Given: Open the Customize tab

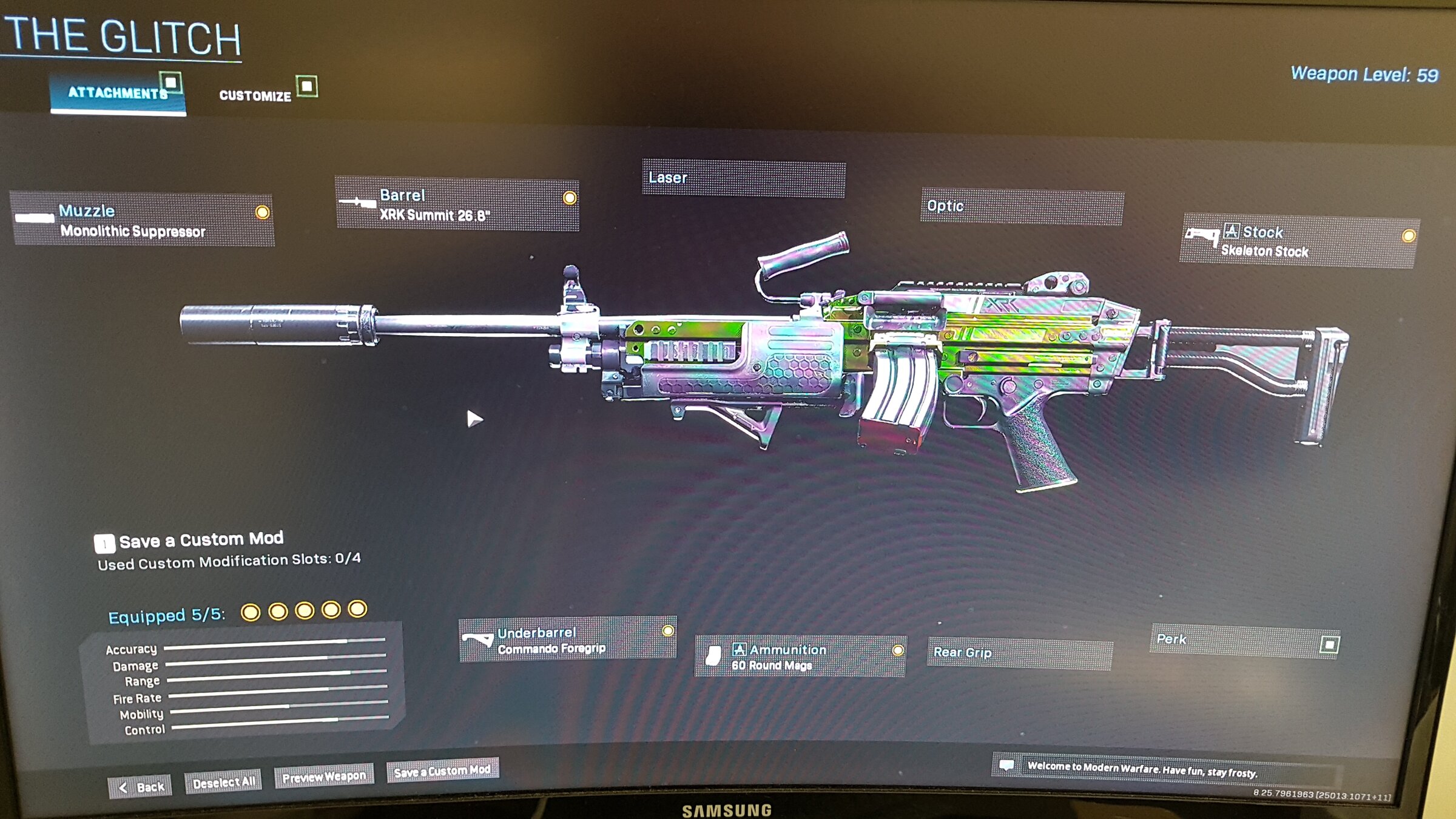Looking at the screenshot, I should coord(255,96).
